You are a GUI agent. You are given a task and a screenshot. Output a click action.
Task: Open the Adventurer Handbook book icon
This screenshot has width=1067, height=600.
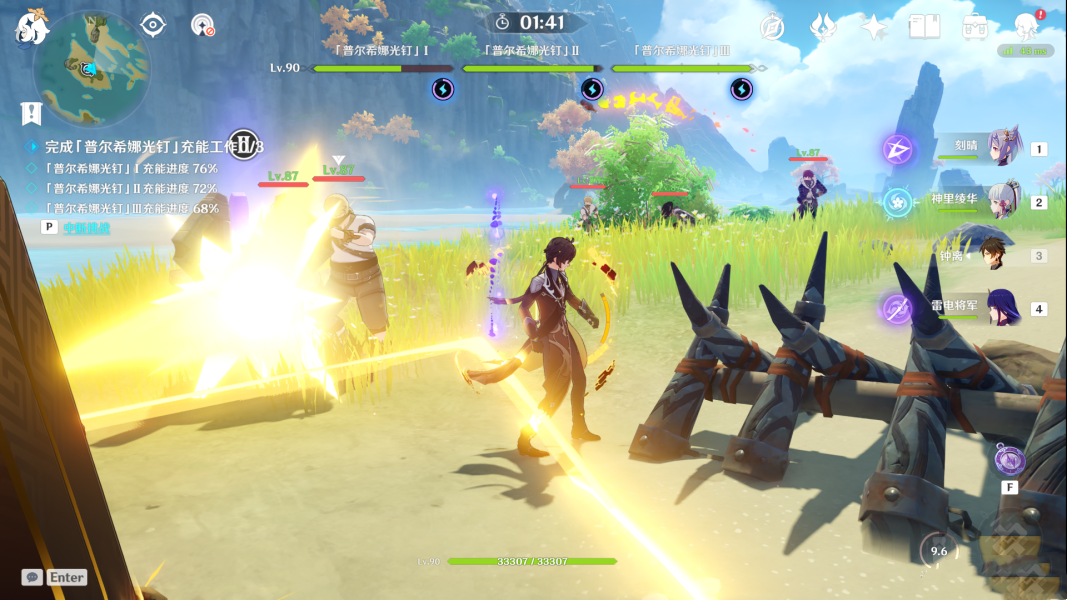[924, 27]
